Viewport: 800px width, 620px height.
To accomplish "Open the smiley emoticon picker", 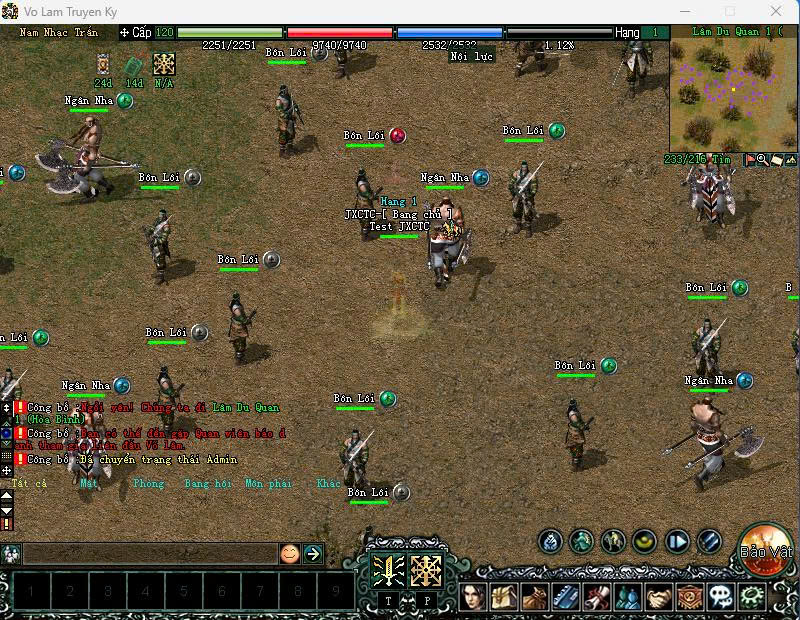I will pyautogui.click(x=290, y=553).
